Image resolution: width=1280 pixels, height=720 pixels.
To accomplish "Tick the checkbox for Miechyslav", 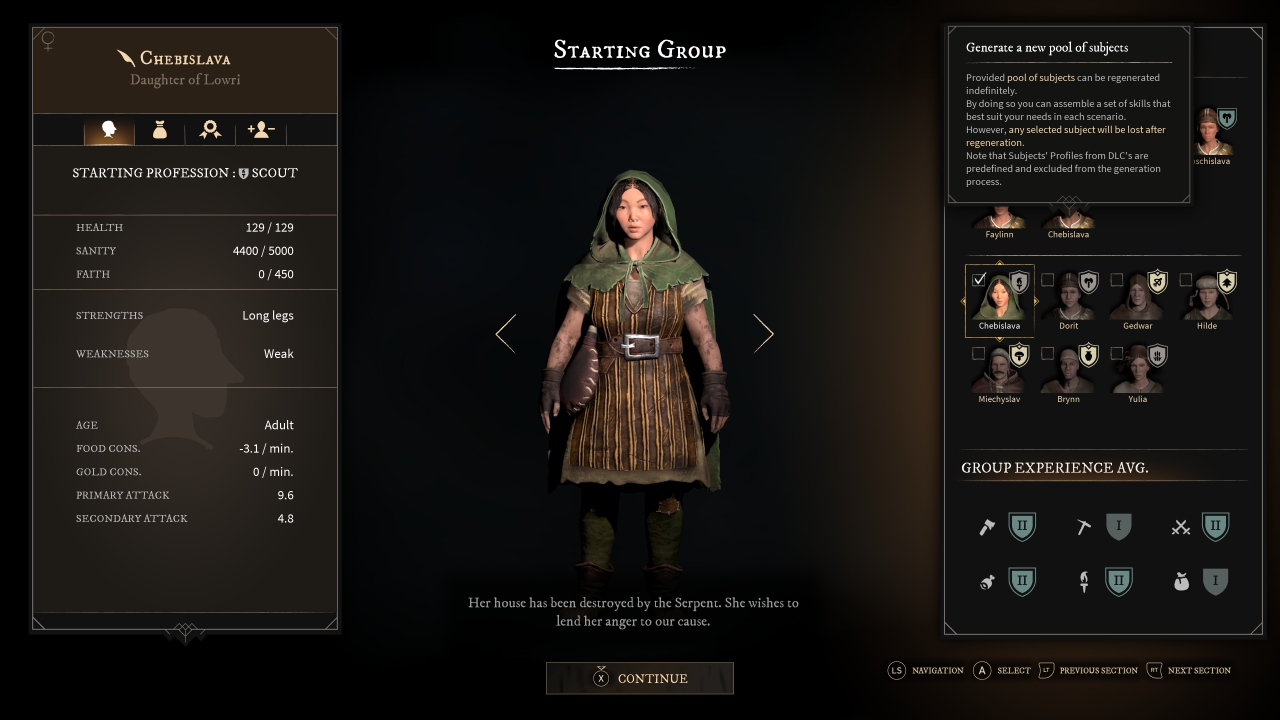I will pos(979,353).
